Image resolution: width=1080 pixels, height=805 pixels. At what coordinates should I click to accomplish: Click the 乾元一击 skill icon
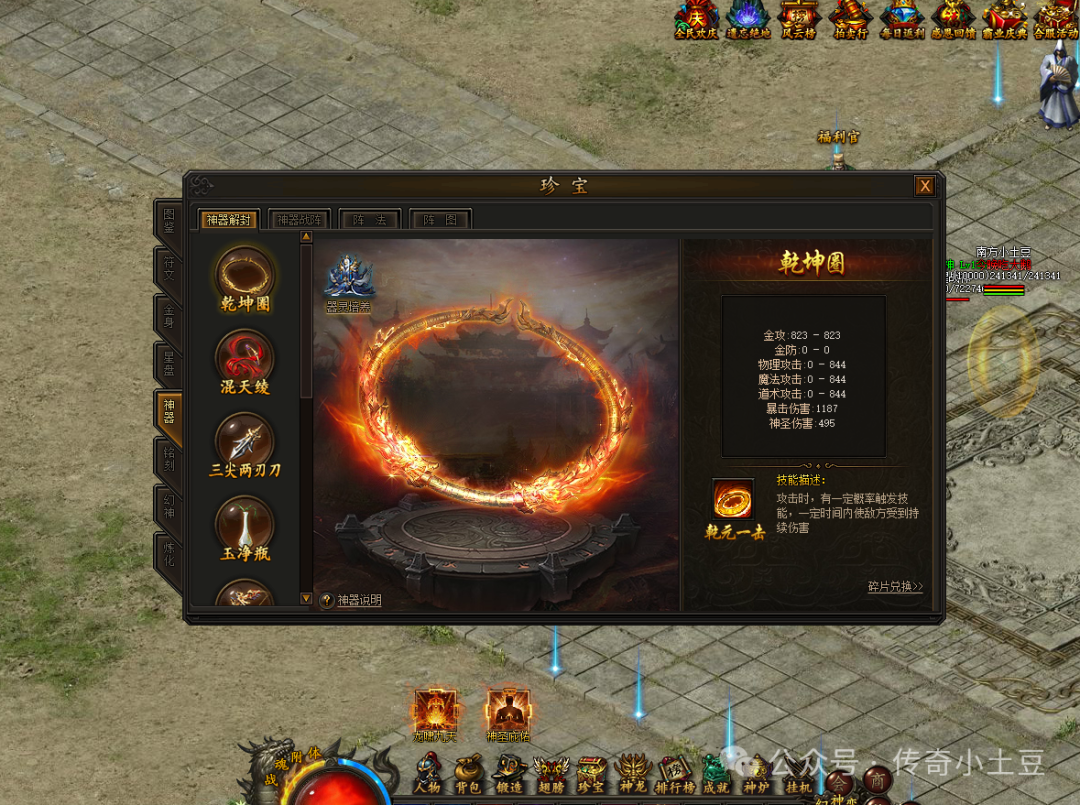pyautogui.click(x=733, y=499)
